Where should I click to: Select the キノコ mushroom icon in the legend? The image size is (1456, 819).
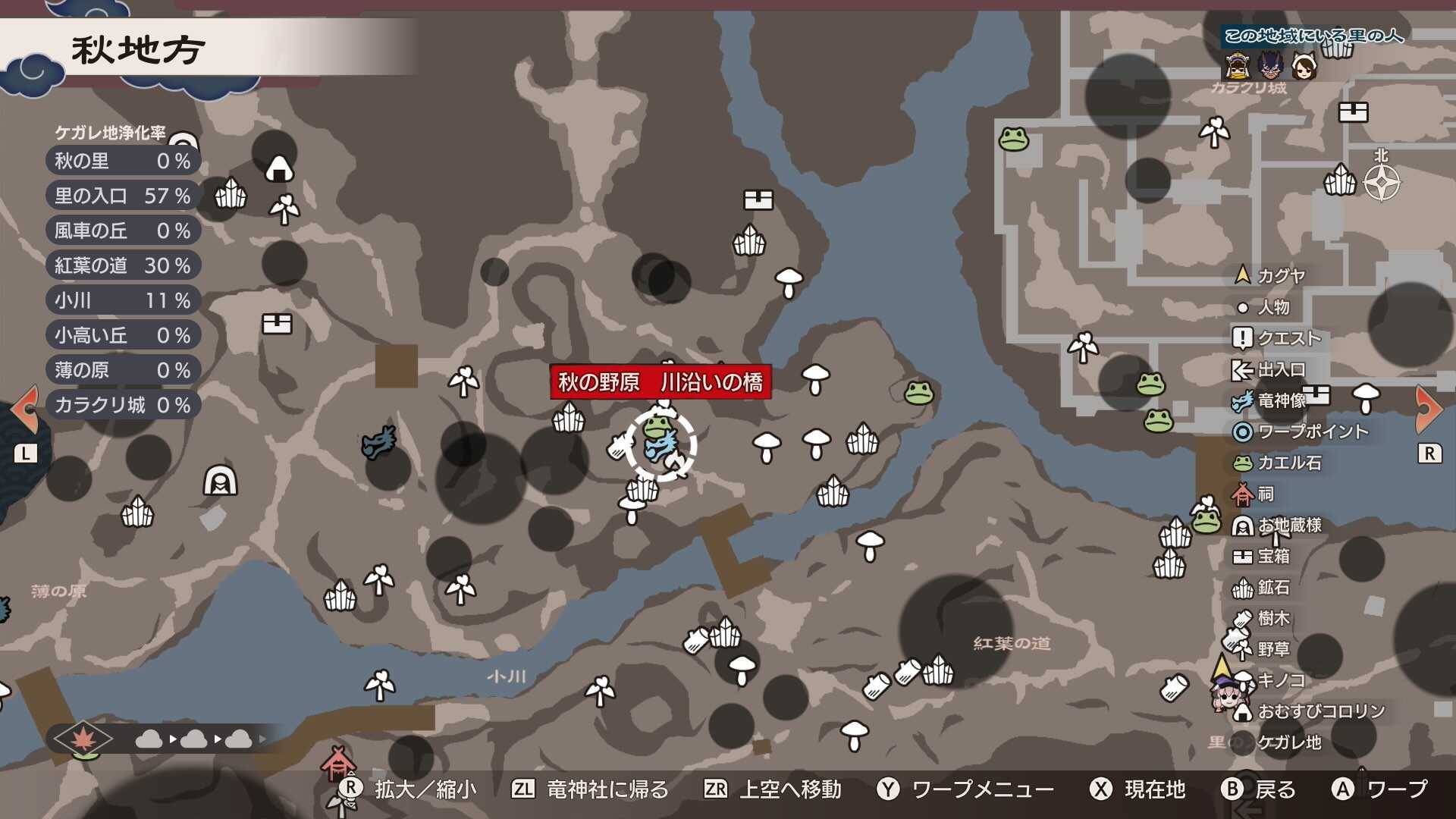1244,680
